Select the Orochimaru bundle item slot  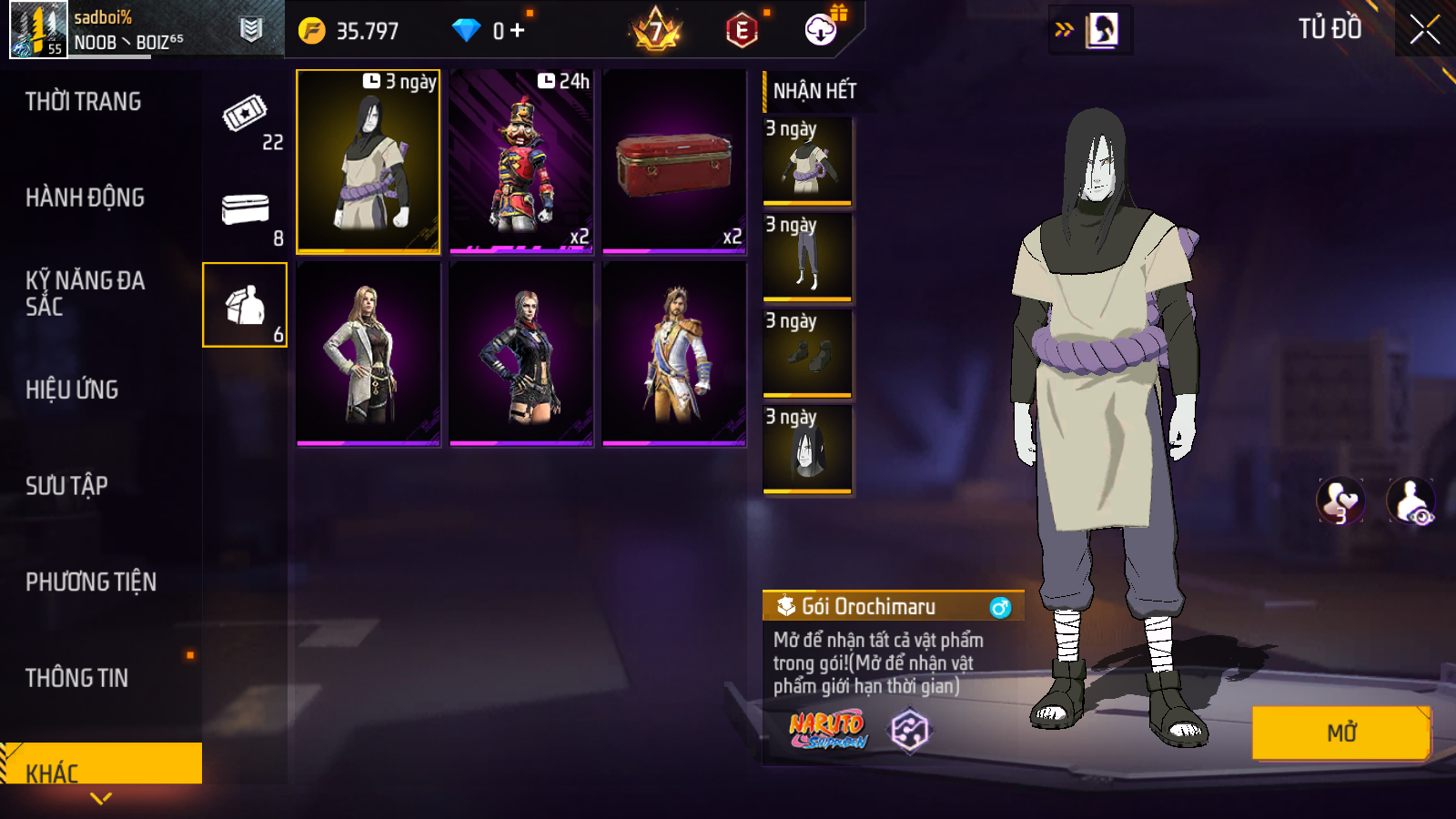point(368,160)
